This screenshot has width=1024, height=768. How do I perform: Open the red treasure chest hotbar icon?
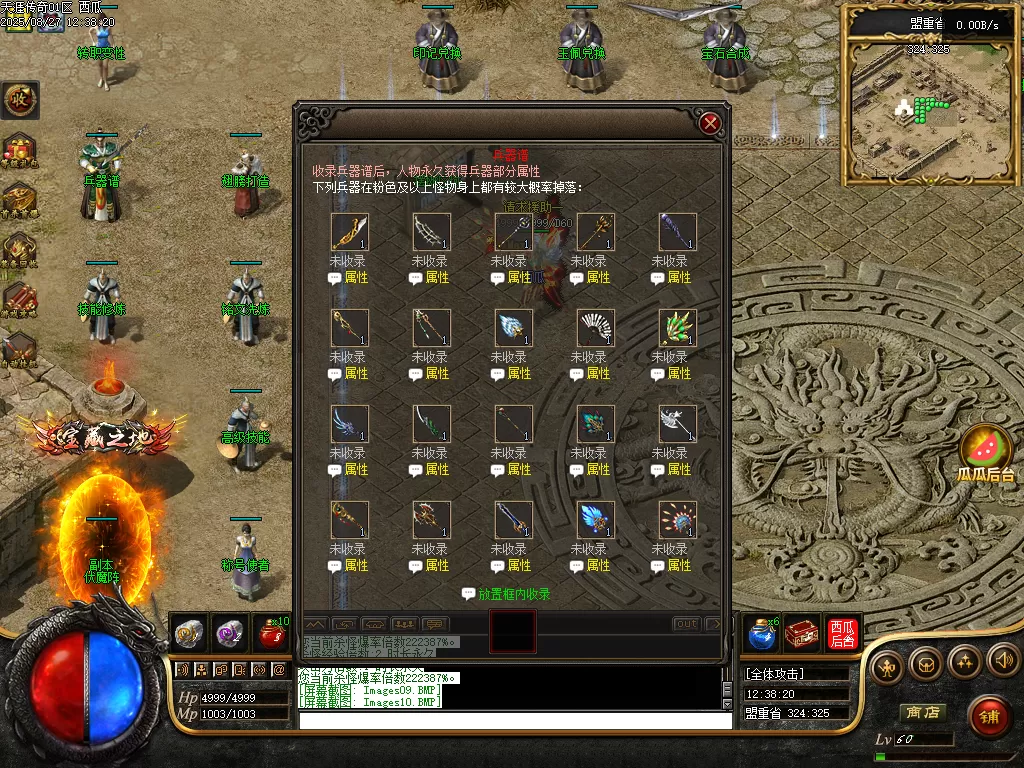(x=802, y=633)
